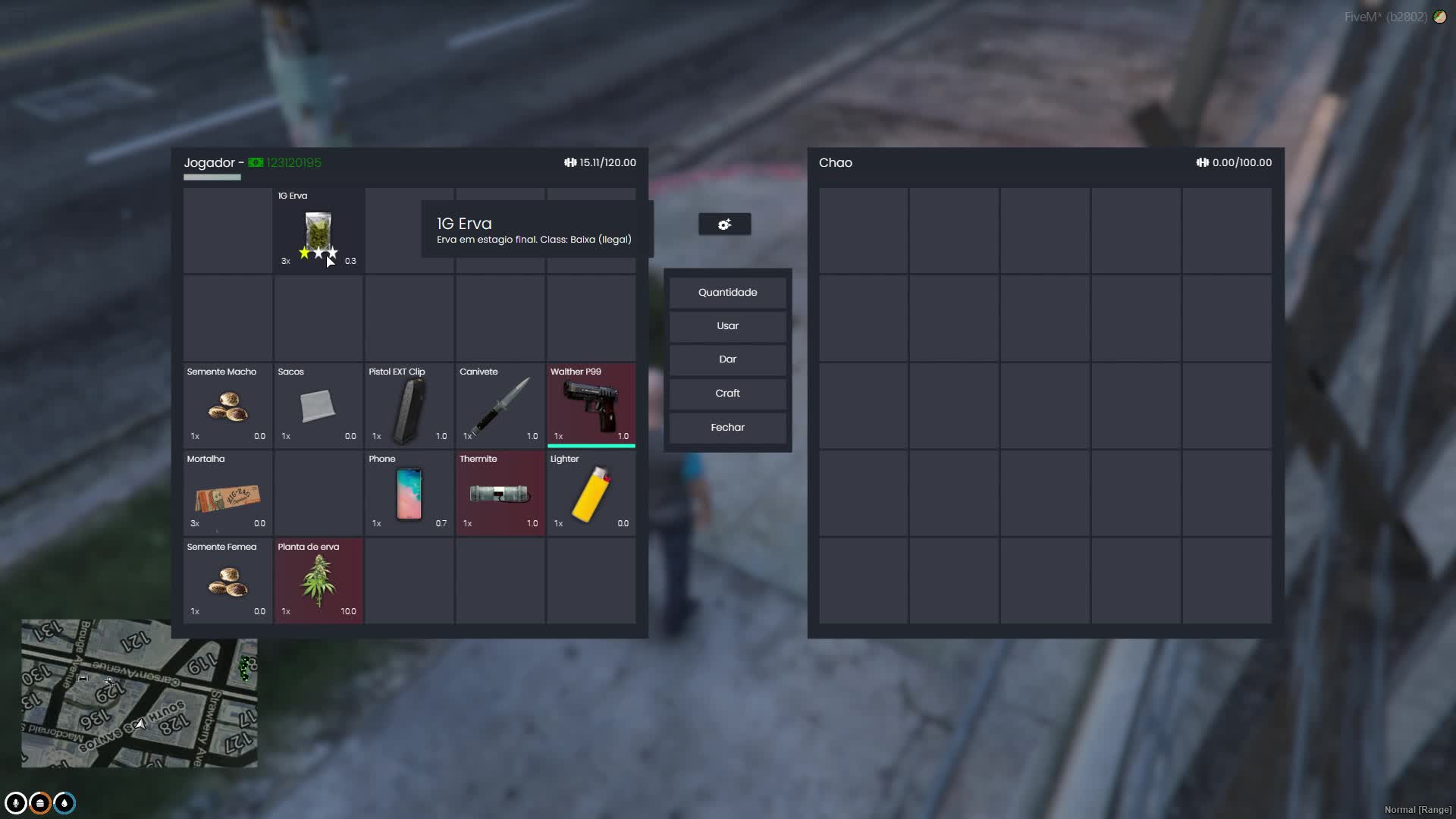Toggle the microphone HUD icon

tap(15, 803)
